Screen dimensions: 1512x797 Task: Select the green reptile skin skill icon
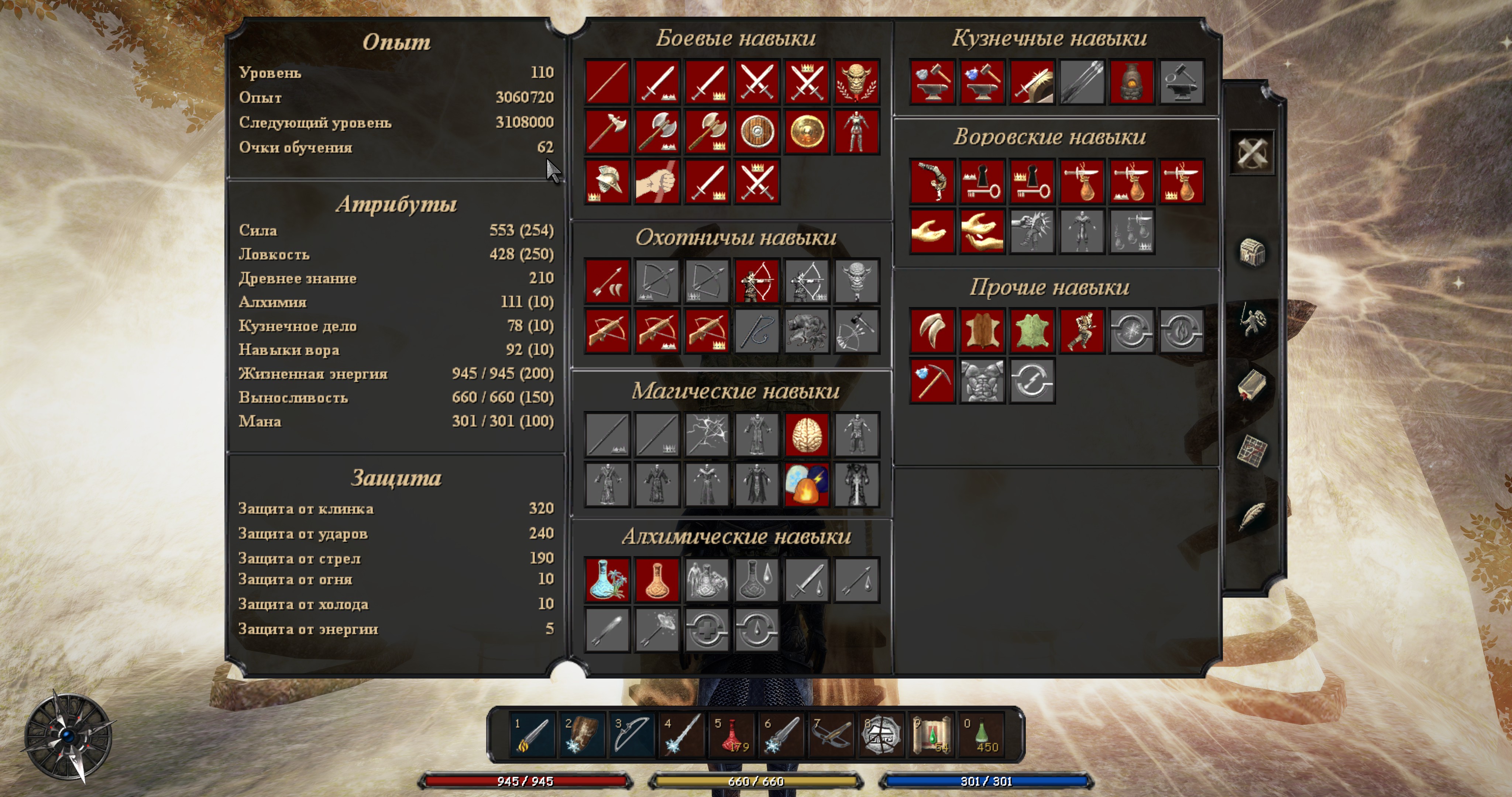pyautogui.click(x=1032, y=331)
